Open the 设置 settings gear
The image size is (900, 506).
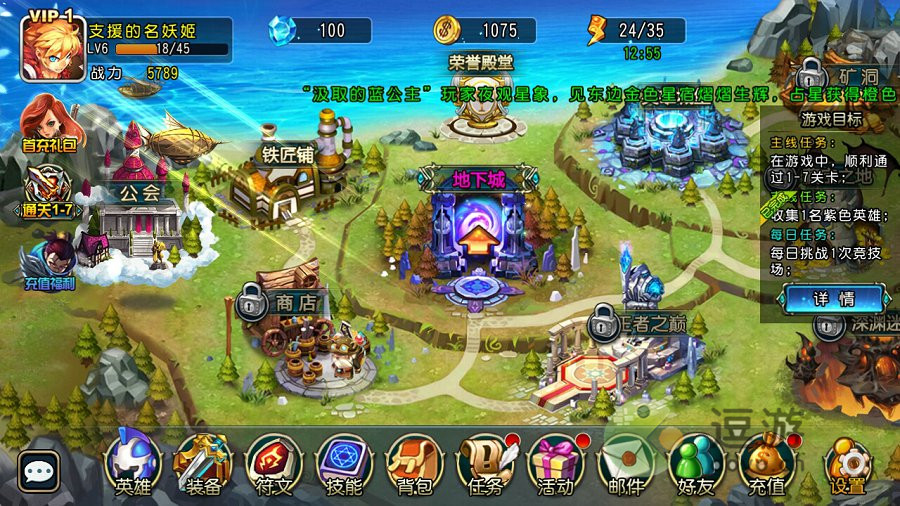coord(847,466)
